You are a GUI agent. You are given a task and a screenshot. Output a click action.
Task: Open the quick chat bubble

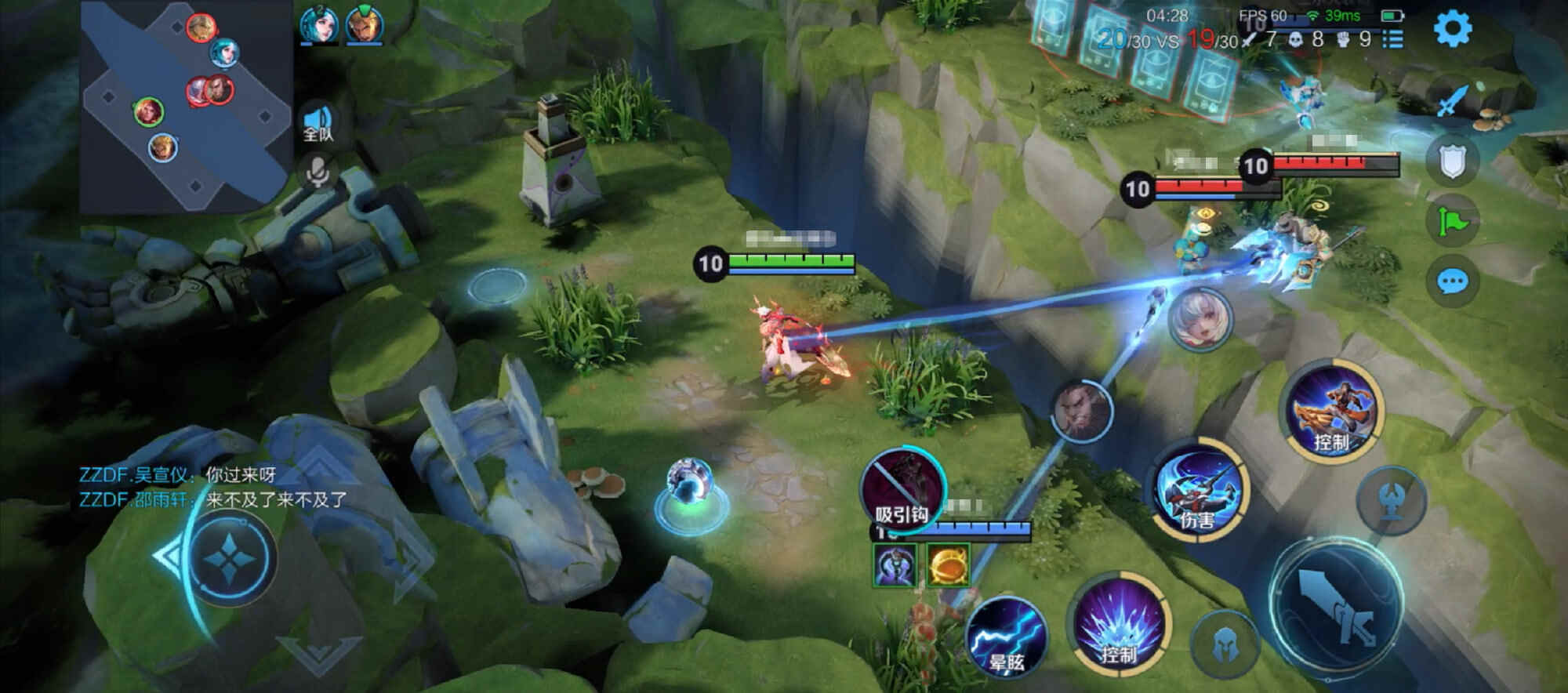tap(1452, 281)
